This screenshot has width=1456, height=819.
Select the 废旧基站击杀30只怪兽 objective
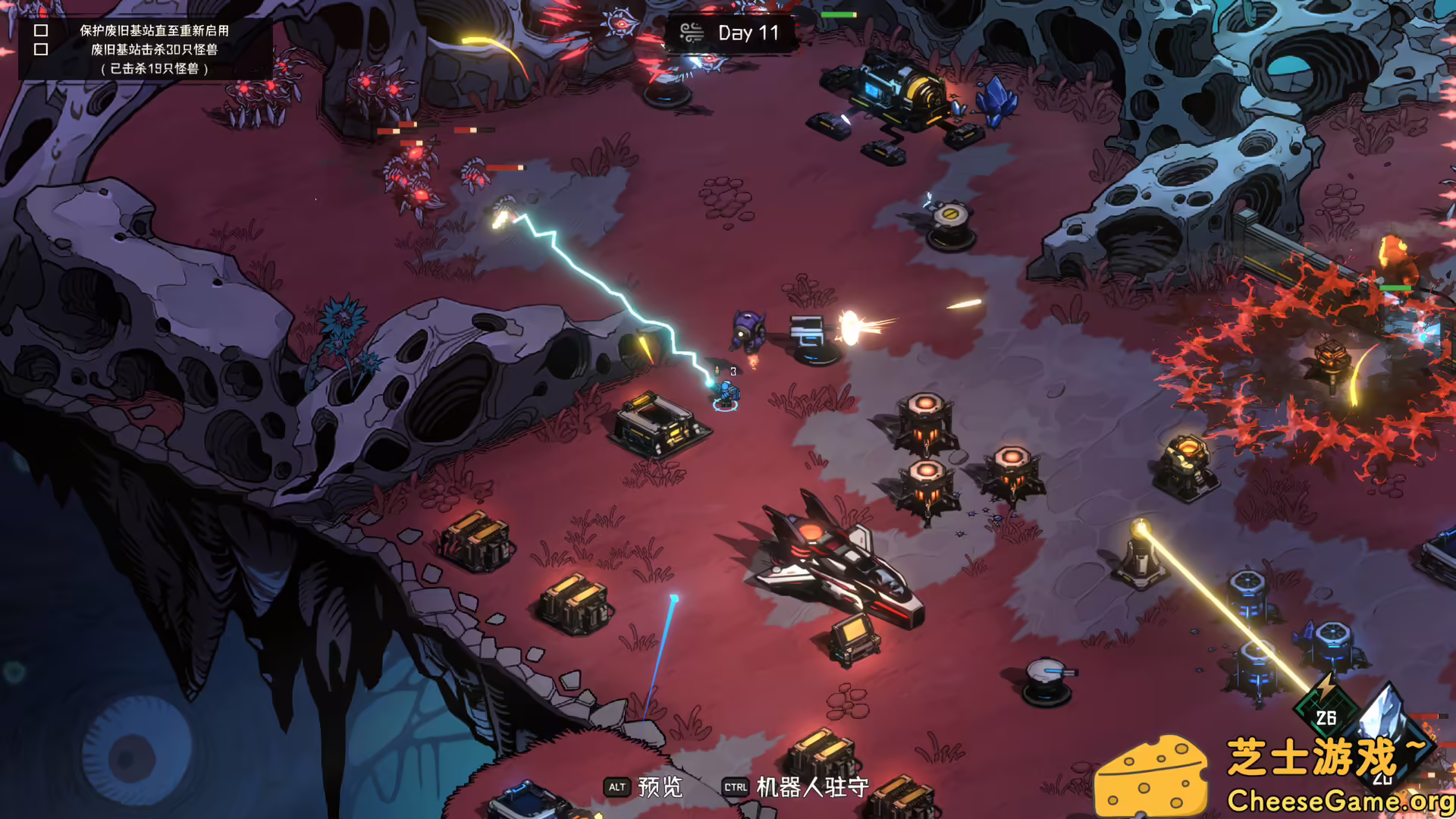pyautogui.click(x=154, y=49)
